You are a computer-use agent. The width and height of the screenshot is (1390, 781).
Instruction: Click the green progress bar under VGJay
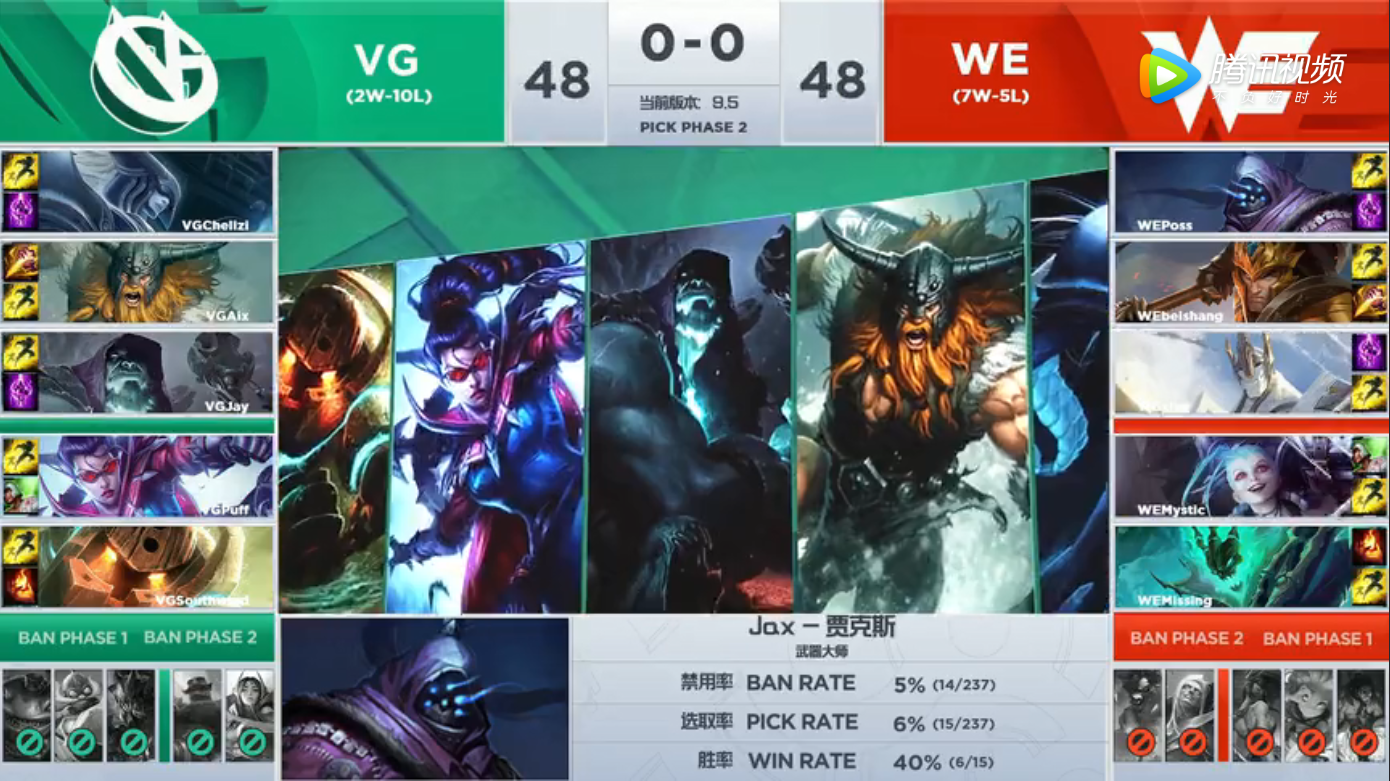(x=137, y=424)
